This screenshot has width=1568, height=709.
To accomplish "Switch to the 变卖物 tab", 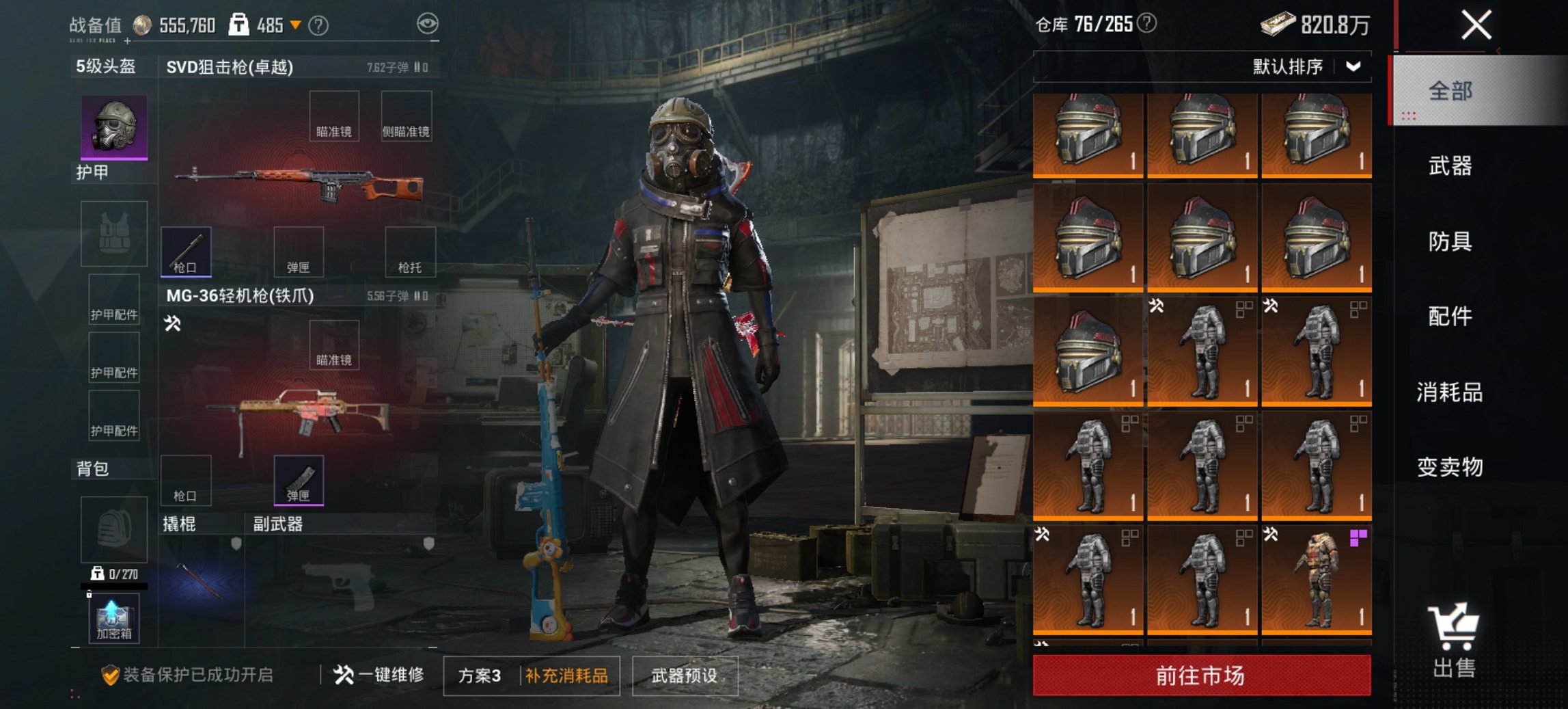I will point(1449,468).
